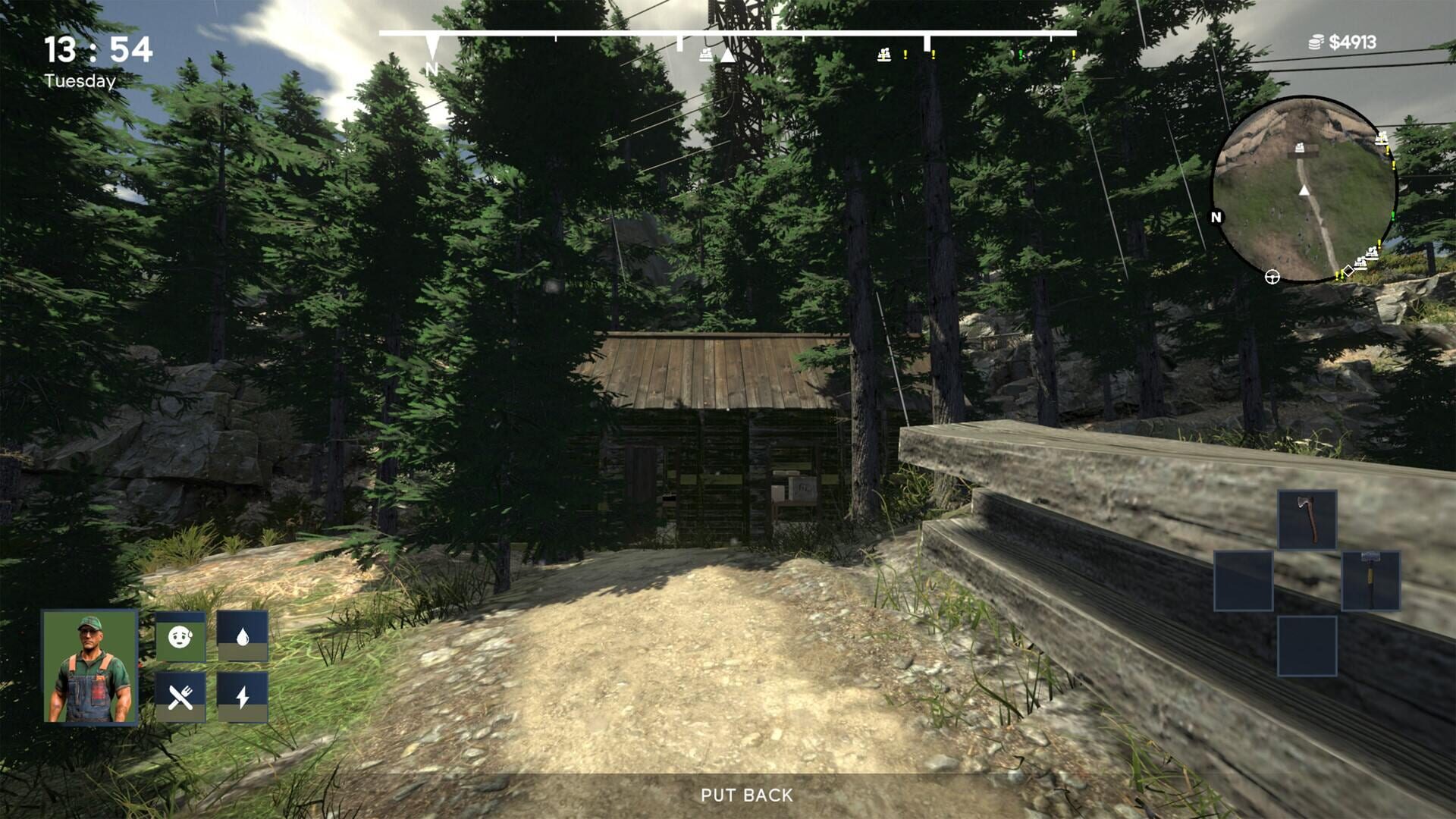Click the yellow exclamation marker on the compass
This screenshot has height=819, width=1456.
tap(905, 55)
